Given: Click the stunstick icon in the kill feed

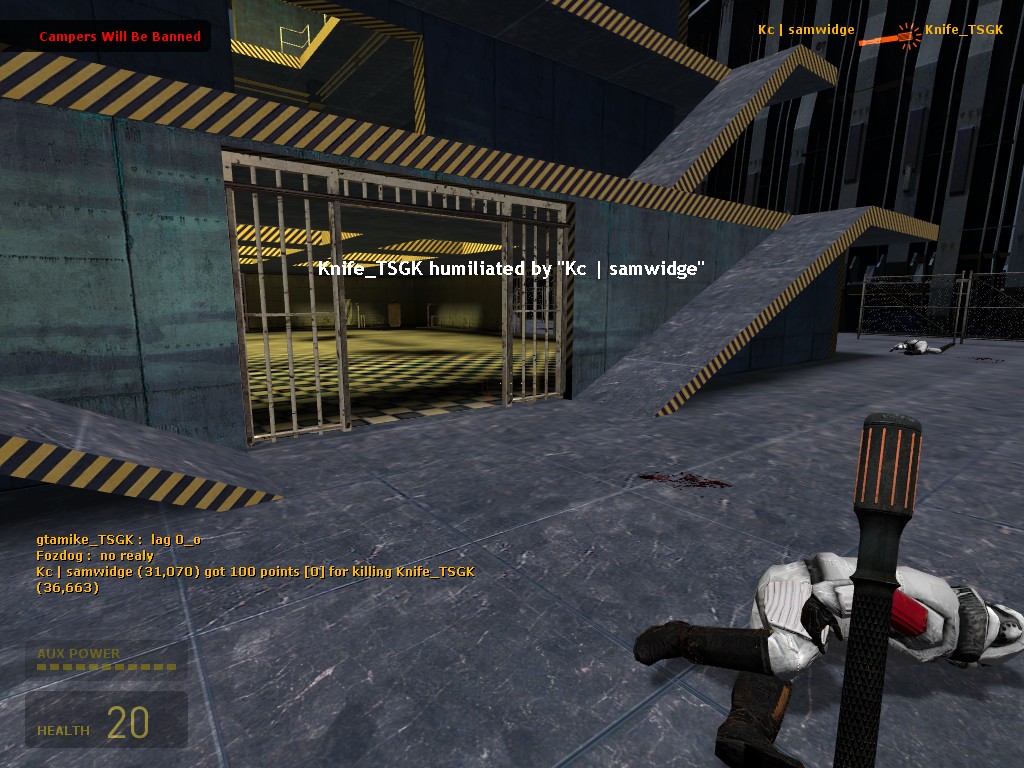Looking at the screenshot, I should pyautogui.click(x=889, y=37).
